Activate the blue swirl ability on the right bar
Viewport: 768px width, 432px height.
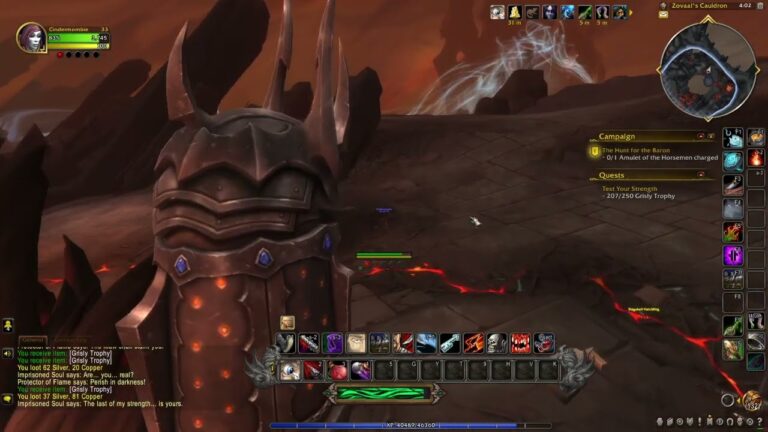coord(733,160)
